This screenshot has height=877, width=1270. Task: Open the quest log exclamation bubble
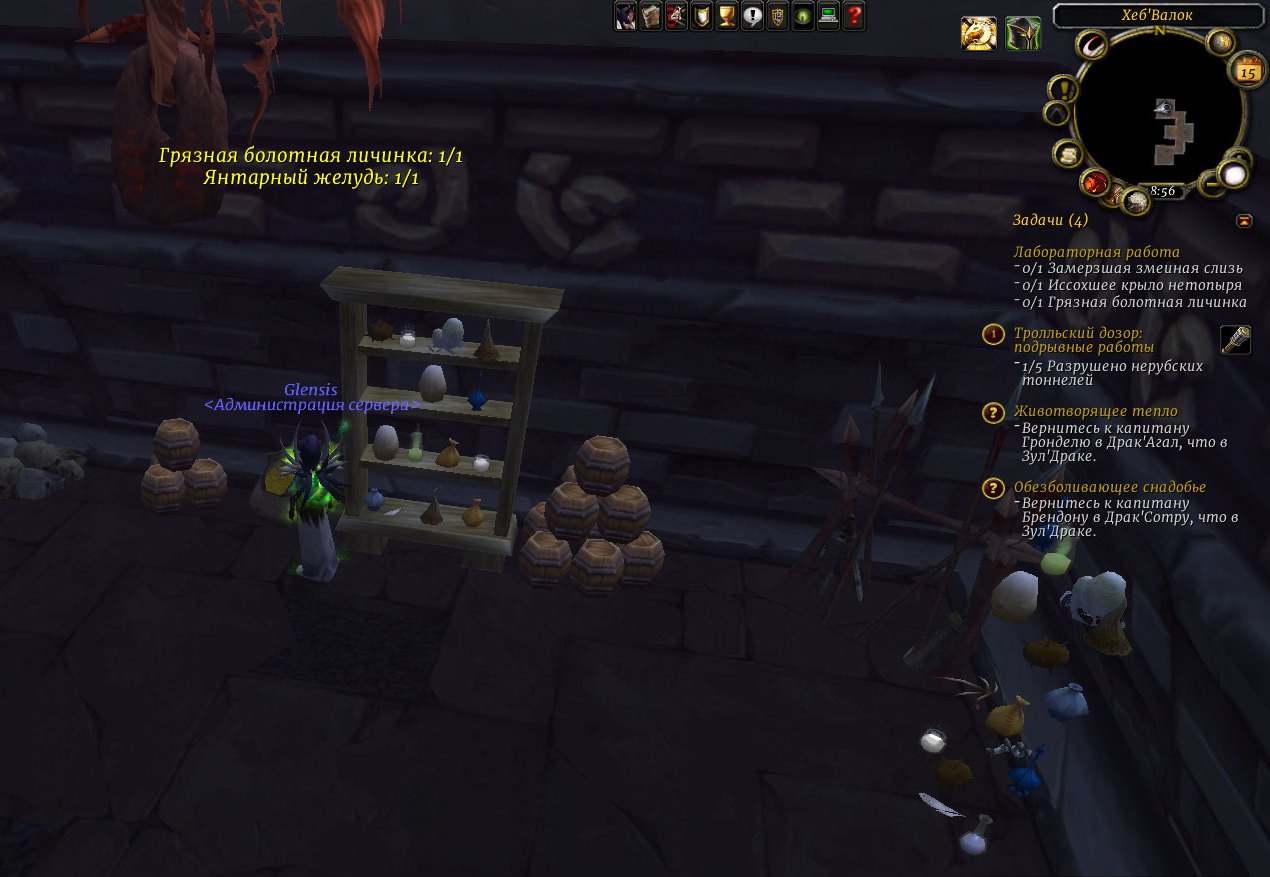click(x=753, y=16)
